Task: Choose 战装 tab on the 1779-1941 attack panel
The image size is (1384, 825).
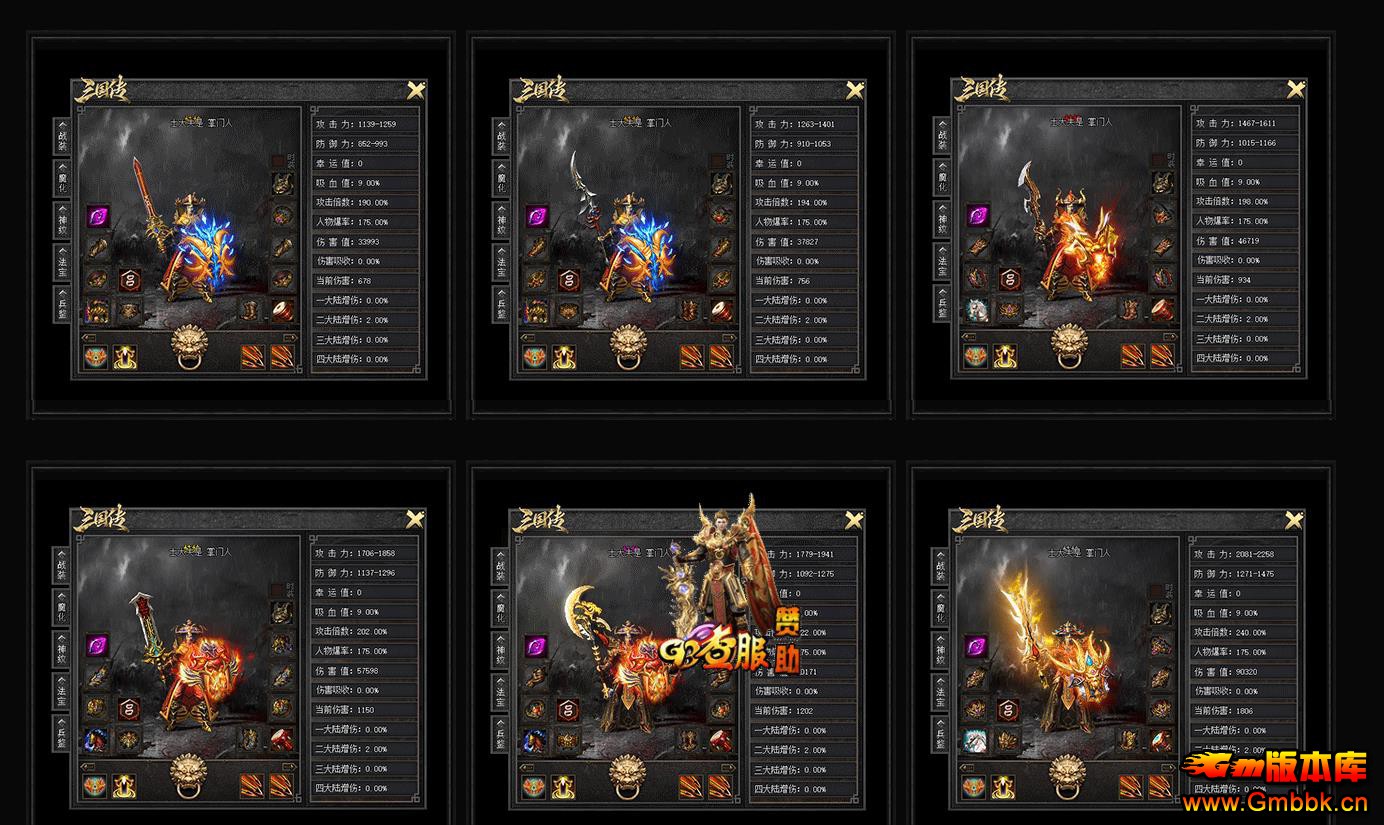Action: tap(501, 566)
